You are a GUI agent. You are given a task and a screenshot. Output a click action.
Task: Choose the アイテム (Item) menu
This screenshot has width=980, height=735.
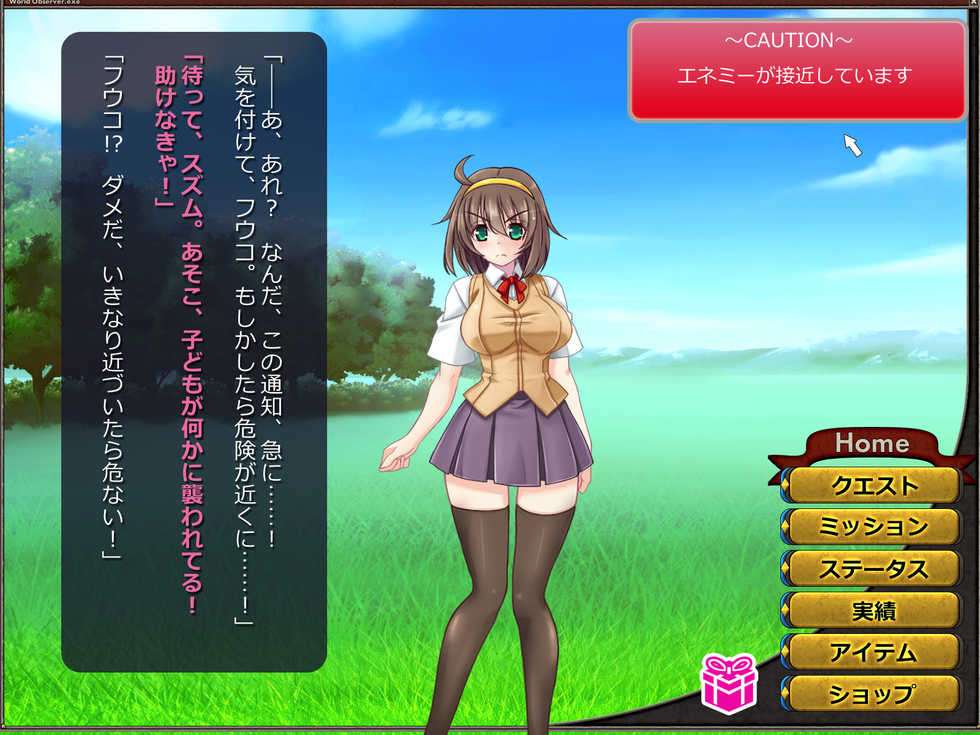pyautogui.click(x=873, y=652)
